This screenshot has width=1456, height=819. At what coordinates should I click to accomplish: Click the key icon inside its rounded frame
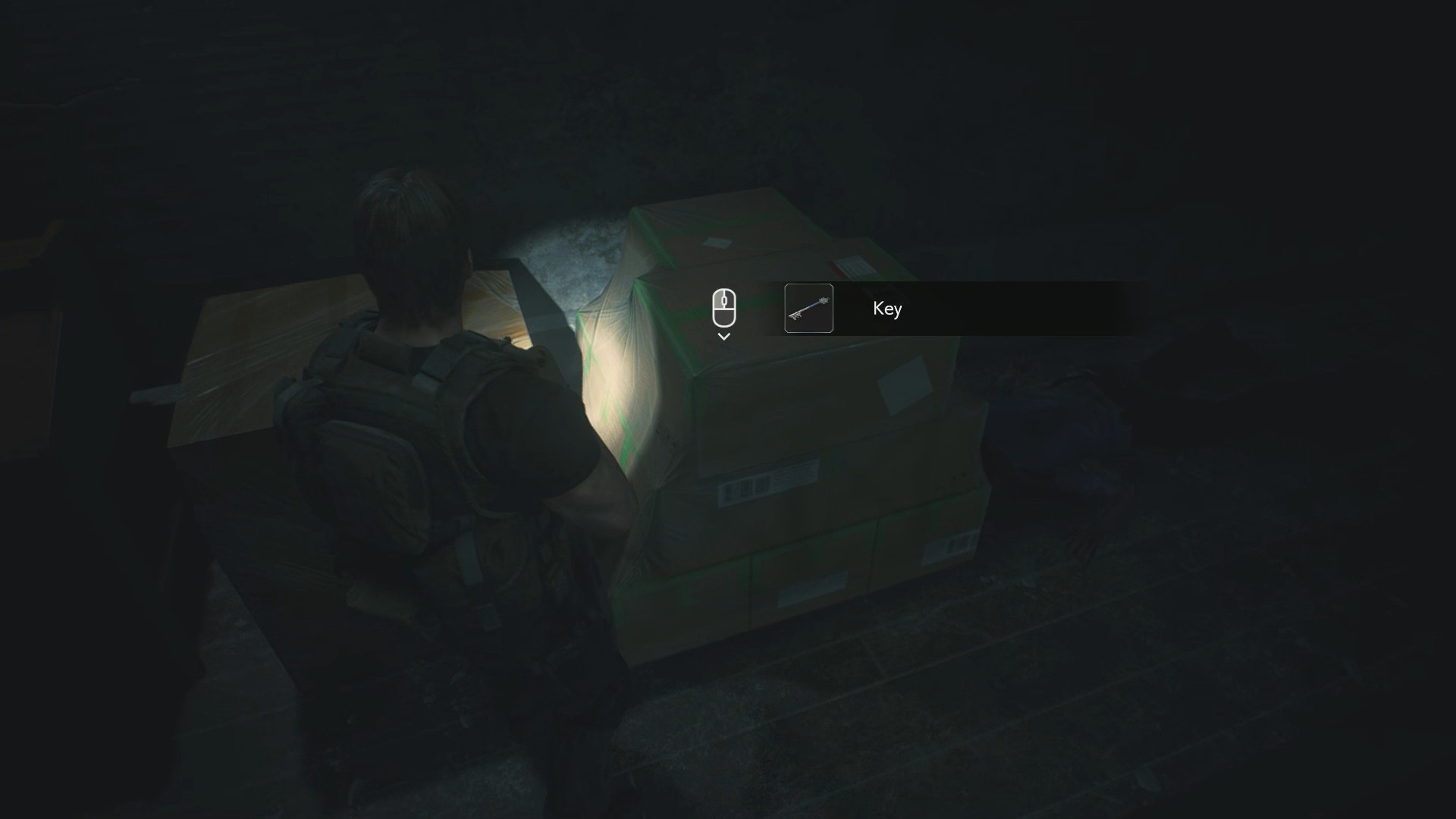pyautogui.click(x=808, y=309)
